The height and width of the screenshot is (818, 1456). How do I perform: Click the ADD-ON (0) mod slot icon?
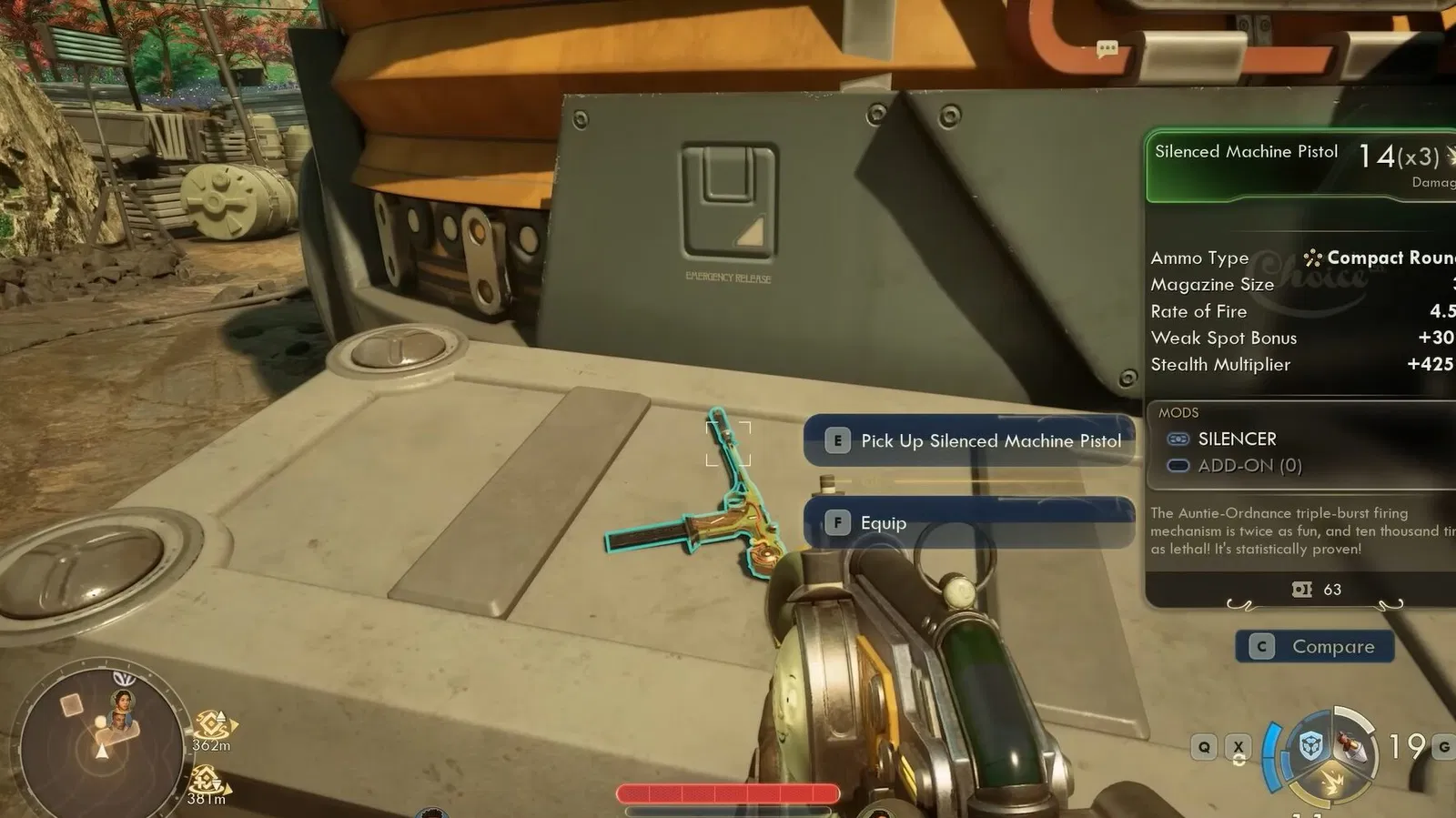[x=1179, y=465]
